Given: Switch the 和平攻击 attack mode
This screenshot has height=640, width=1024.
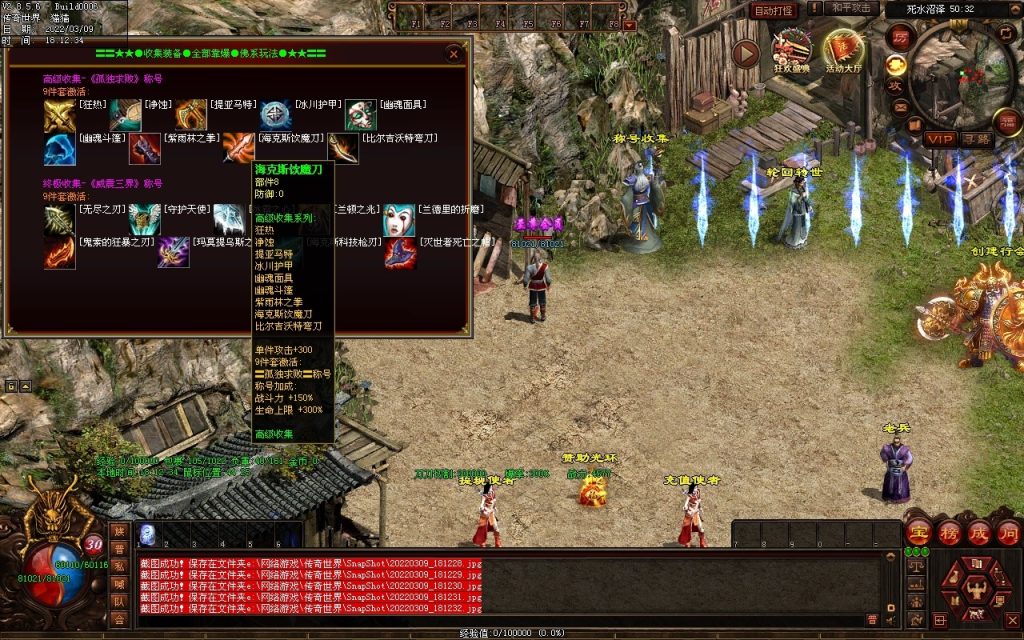Looking at the screenshot, I should pyautogui.click(x=854, y=9).
